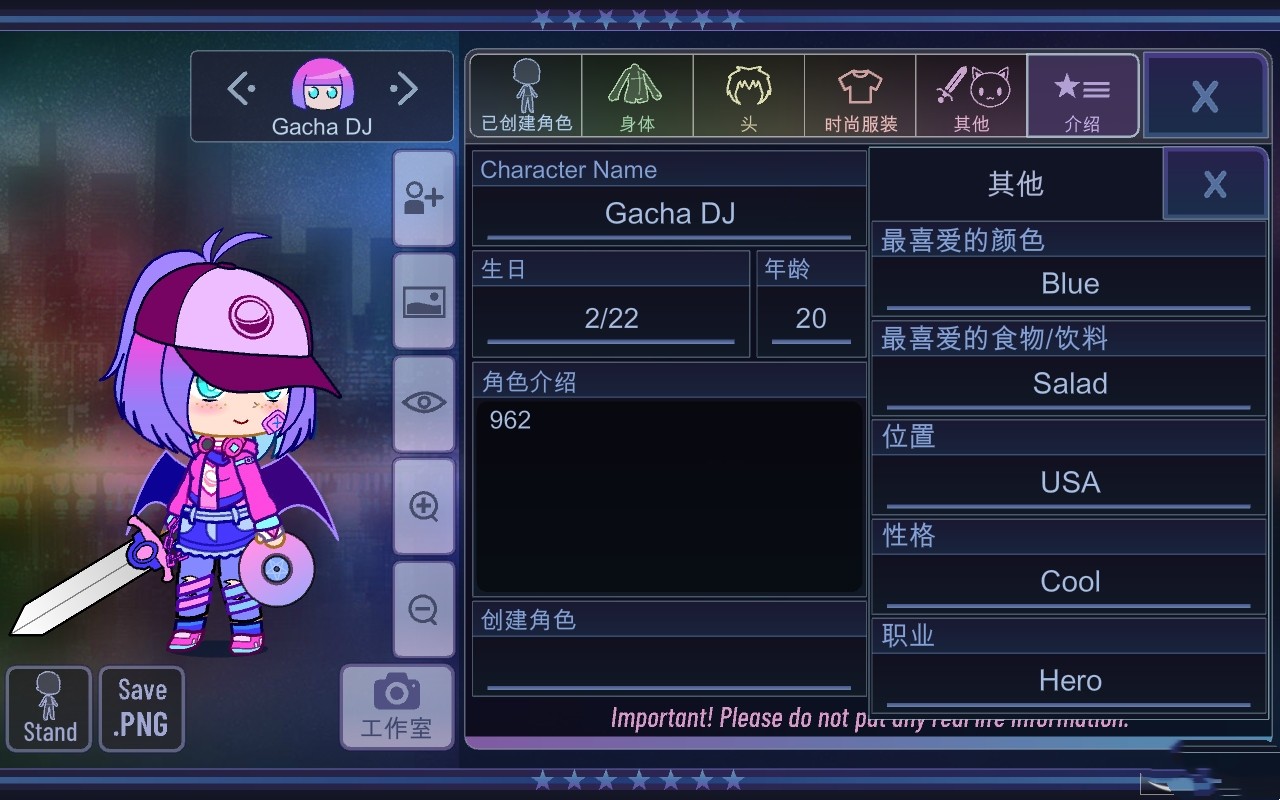
Task: Close the 其他 details panel
Action: pos(1214,184)
